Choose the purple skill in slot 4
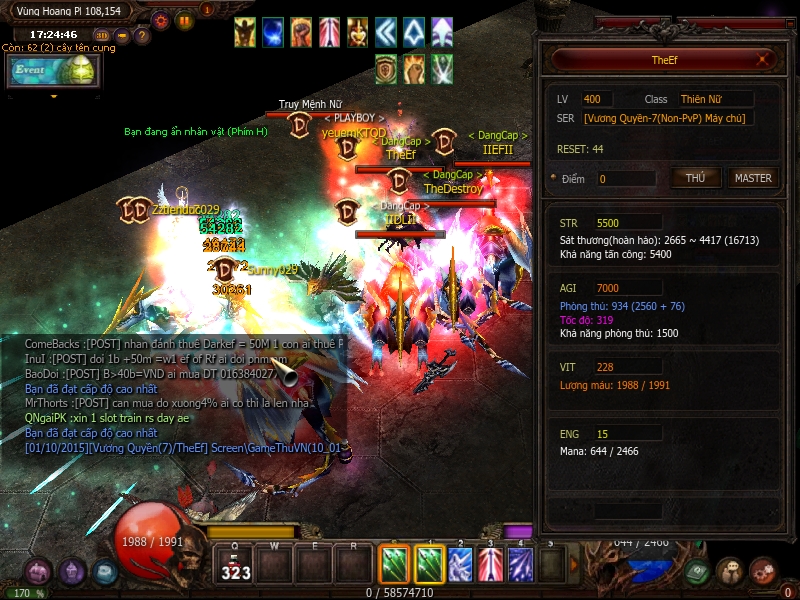800x600 pixels. tap(520, 565)
